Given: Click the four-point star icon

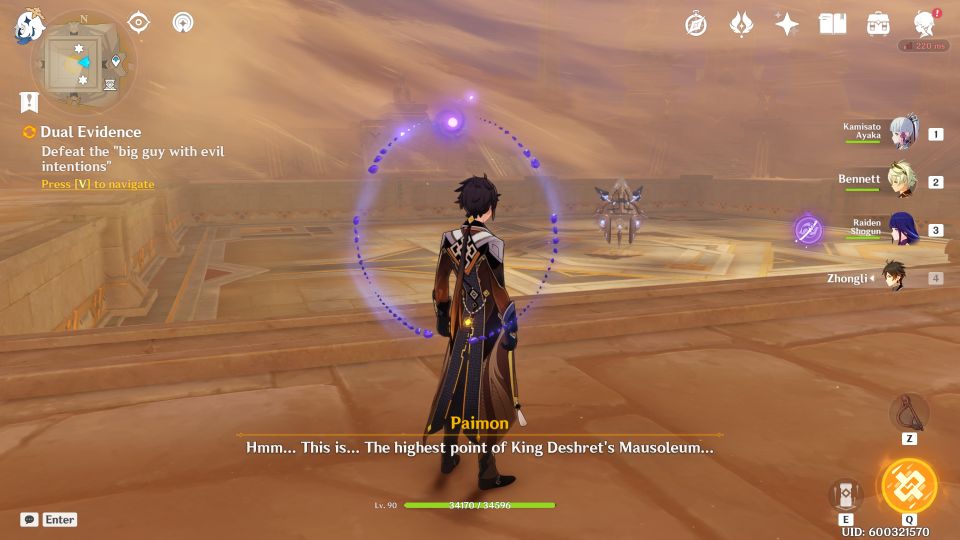Looking at the screenshot, I should pyautogui.click(x=787, y=24).
